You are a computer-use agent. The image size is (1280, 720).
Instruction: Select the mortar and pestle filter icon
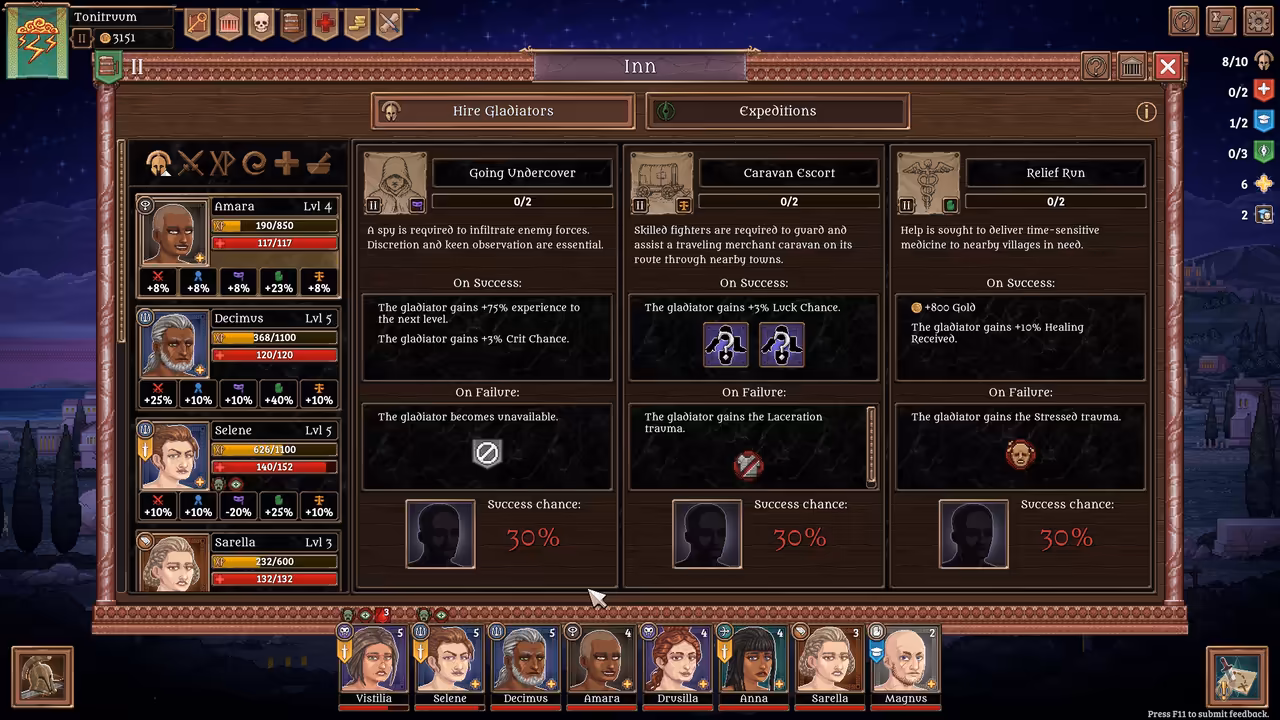320,162
